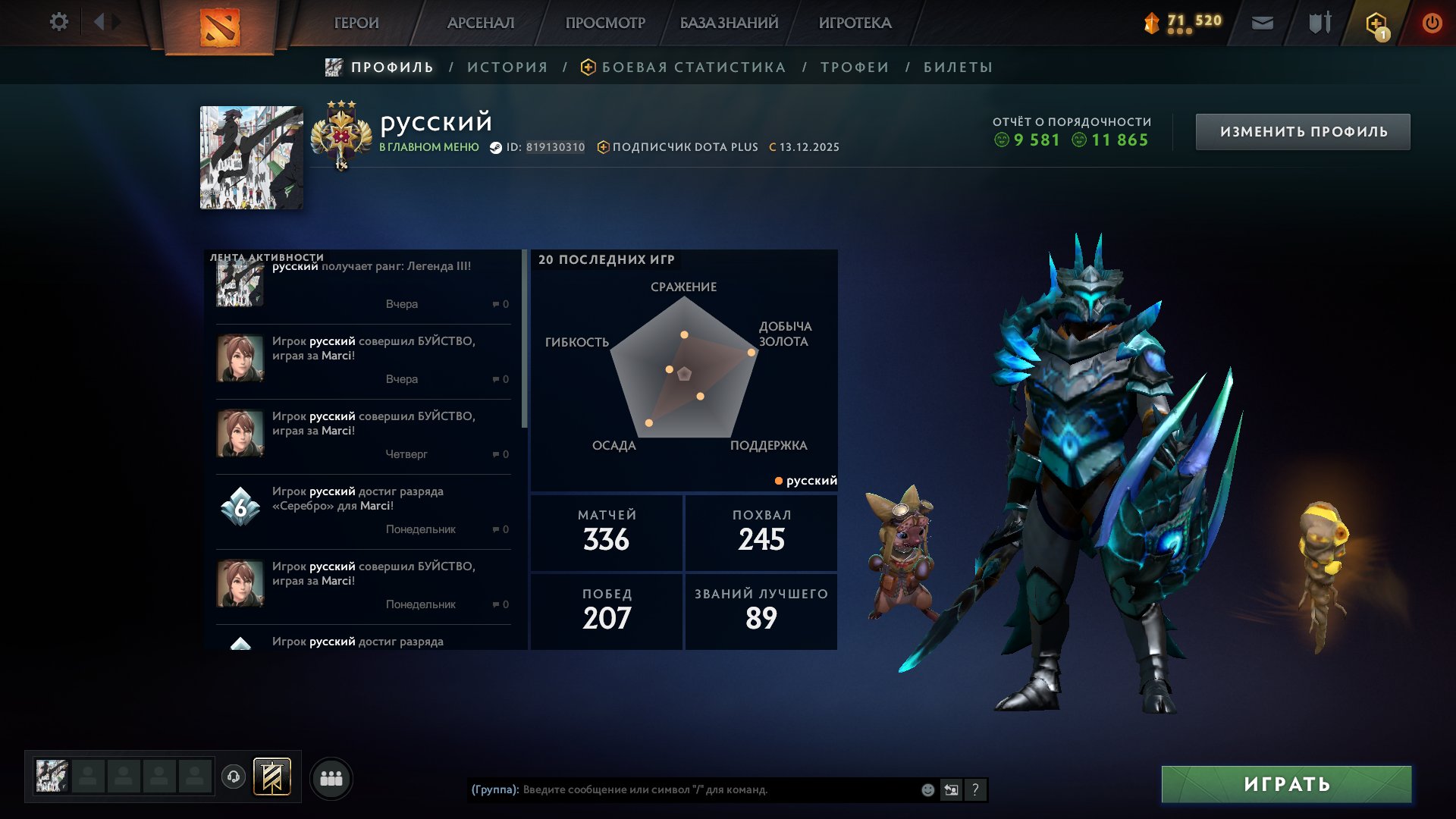
Task: Open the mail/notifications envelope icon
Action: (1263, 23)
